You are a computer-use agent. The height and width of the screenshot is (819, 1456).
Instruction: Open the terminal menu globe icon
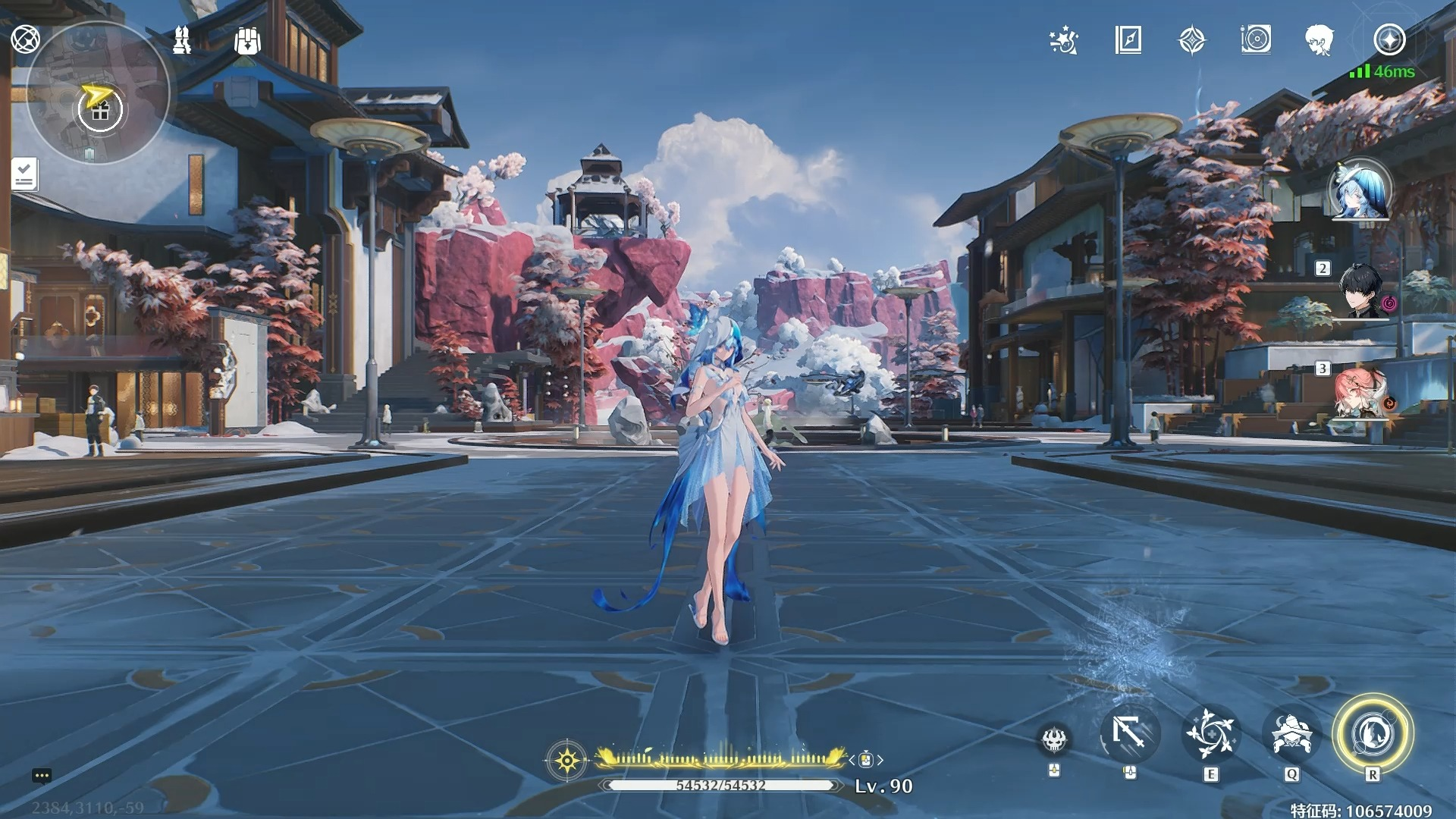pyautogui.click(x=25, y=39)
